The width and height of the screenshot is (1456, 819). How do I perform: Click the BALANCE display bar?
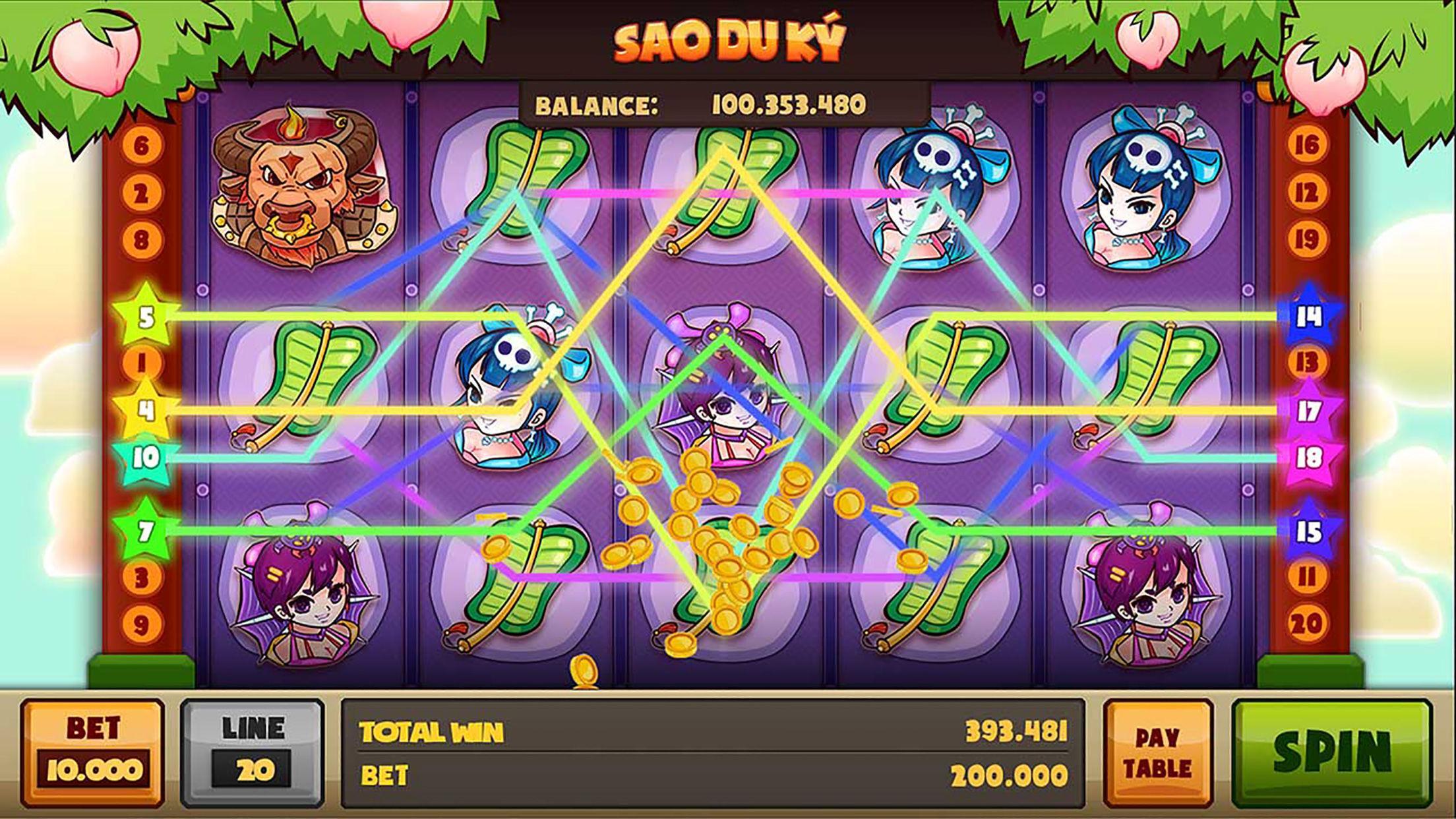[725, 104]
